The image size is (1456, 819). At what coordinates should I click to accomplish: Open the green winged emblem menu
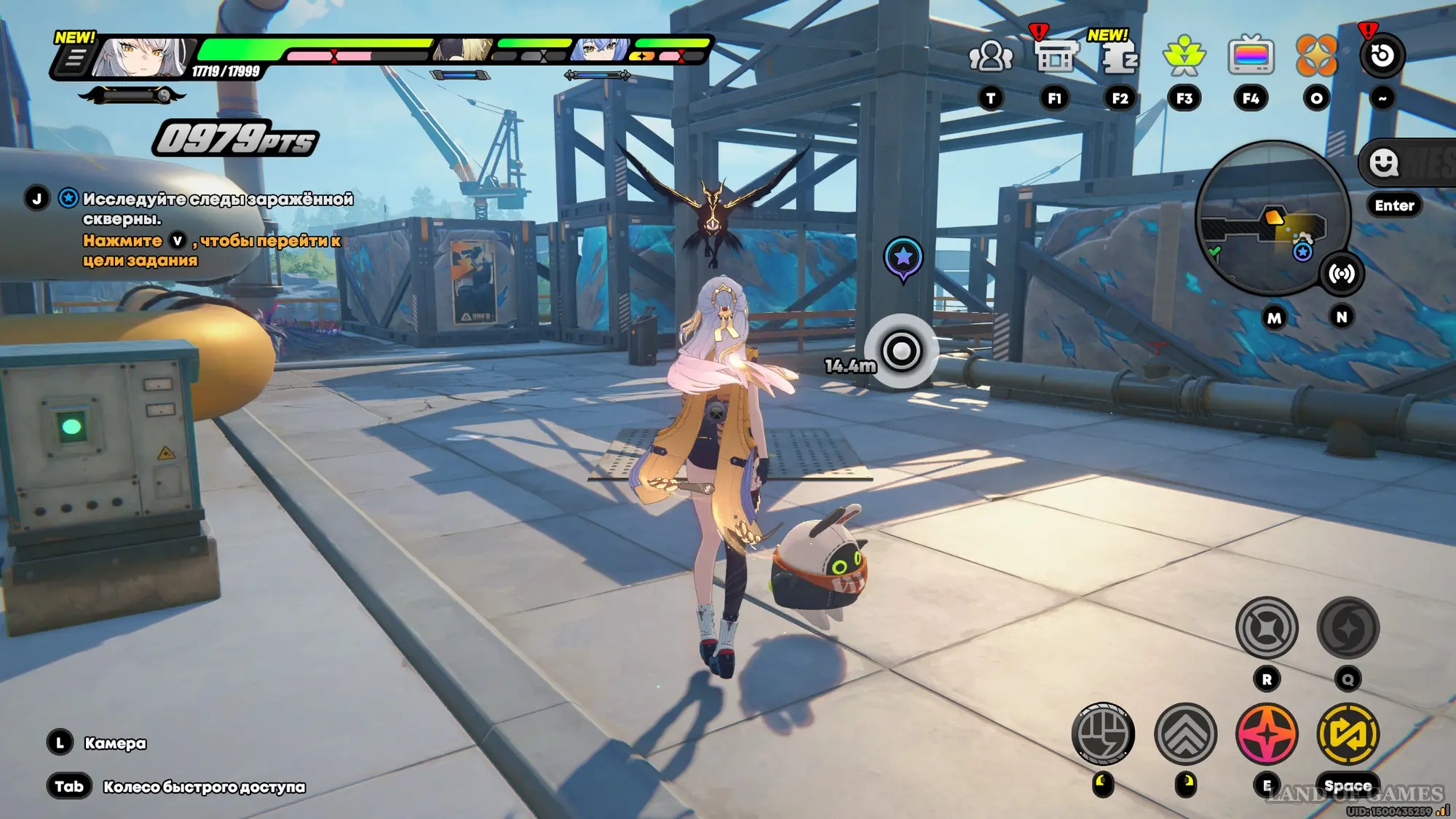(1184, 56)
